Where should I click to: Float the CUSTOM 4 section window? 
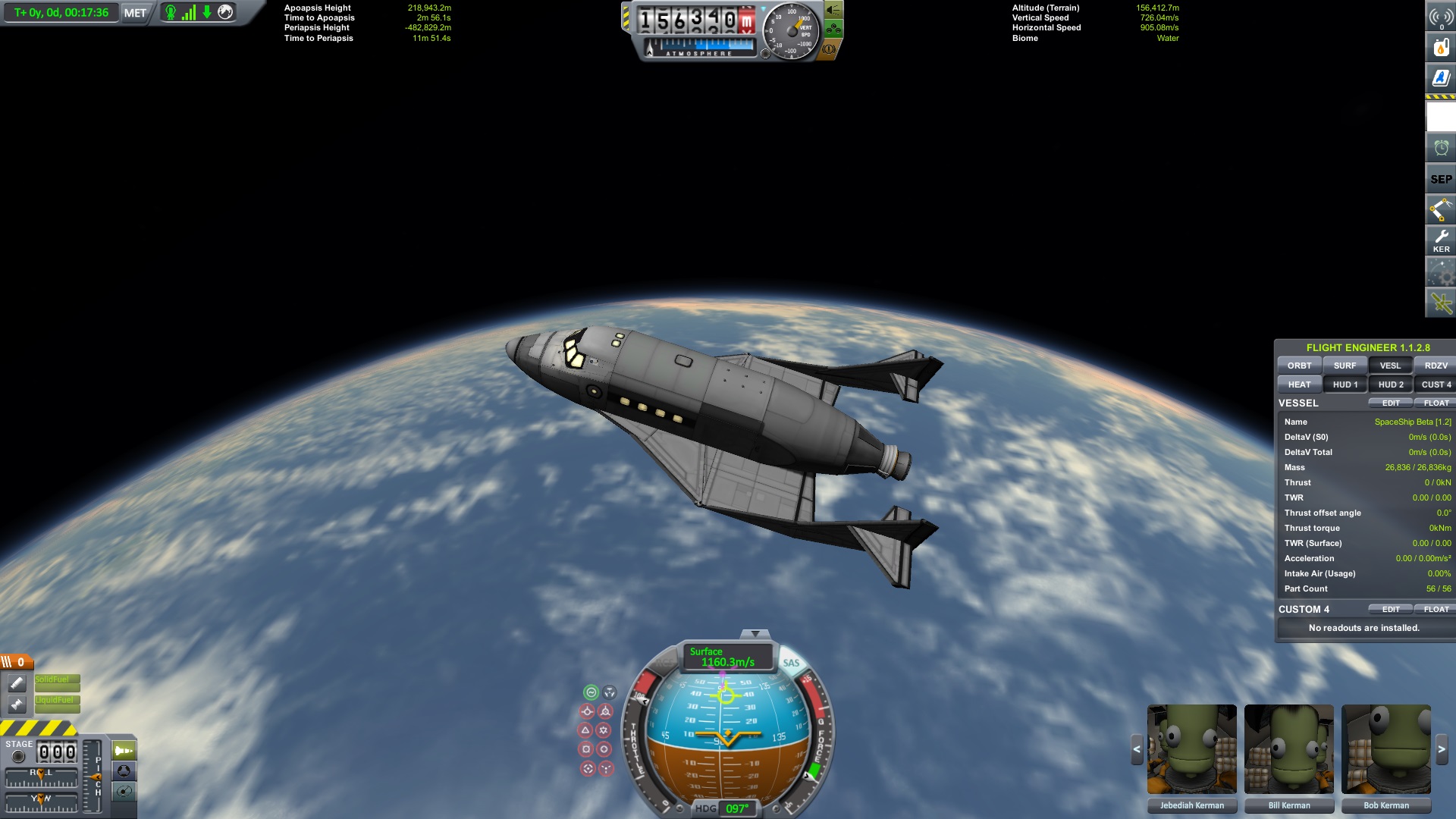tap(1436, 610)
